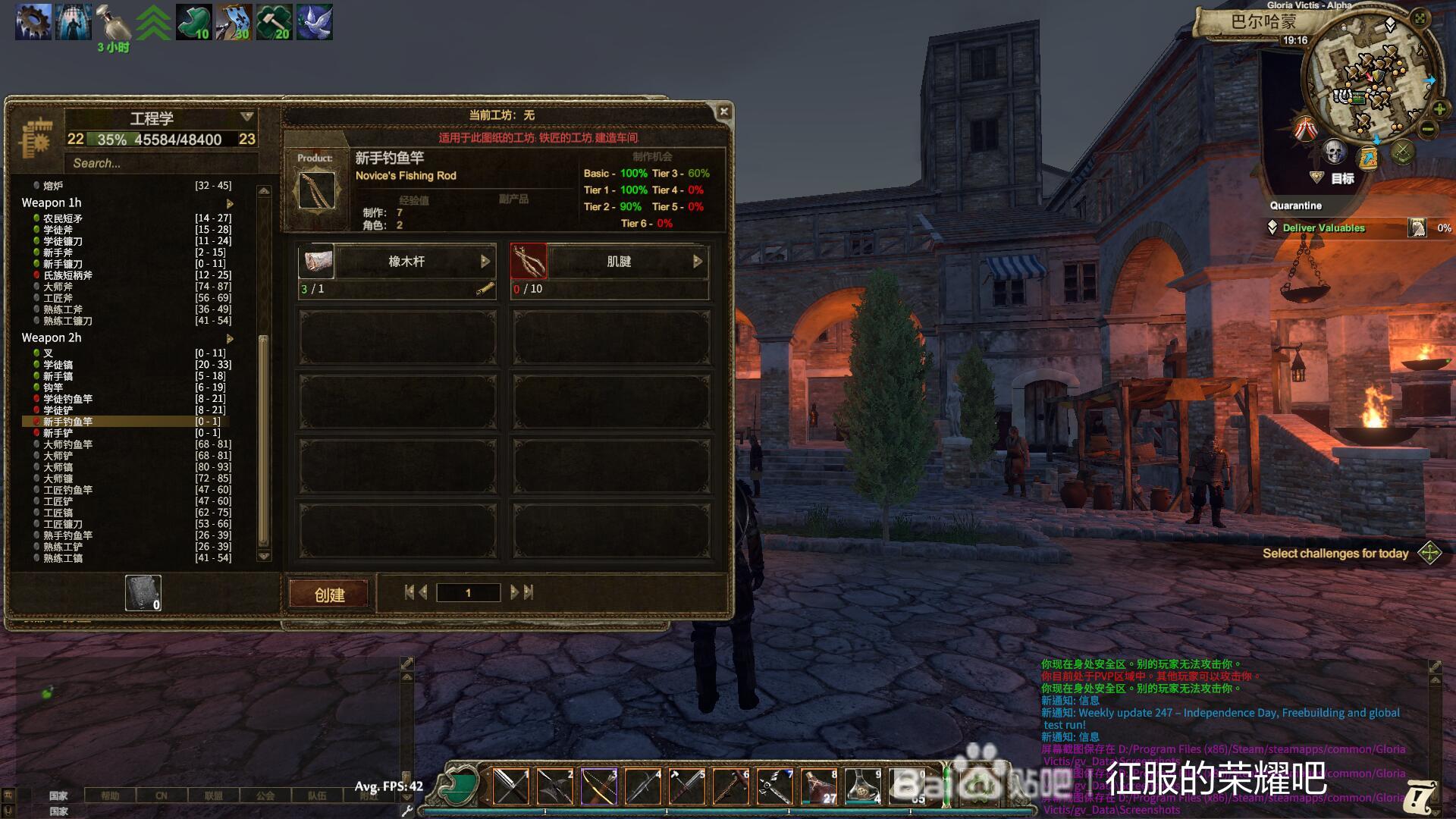Select the 大师钓鱼竿 recipe

(x=68, y=444)
